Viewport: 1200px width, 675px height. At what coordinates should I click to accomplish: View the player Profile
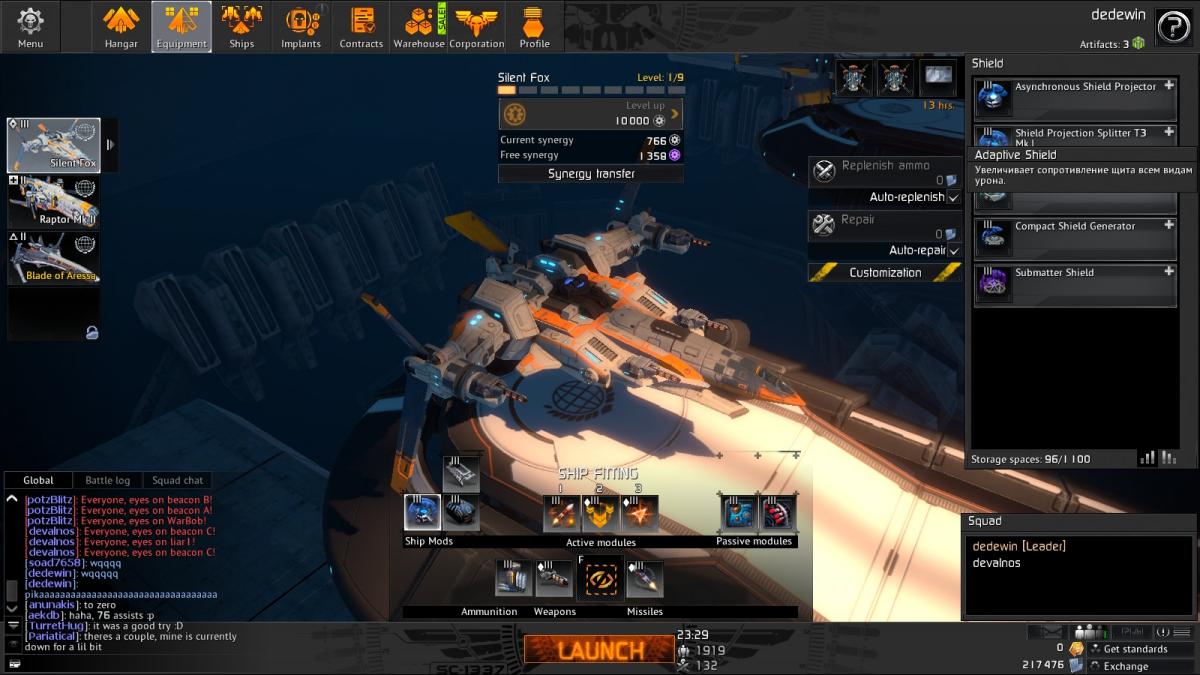tap(534, 27)
